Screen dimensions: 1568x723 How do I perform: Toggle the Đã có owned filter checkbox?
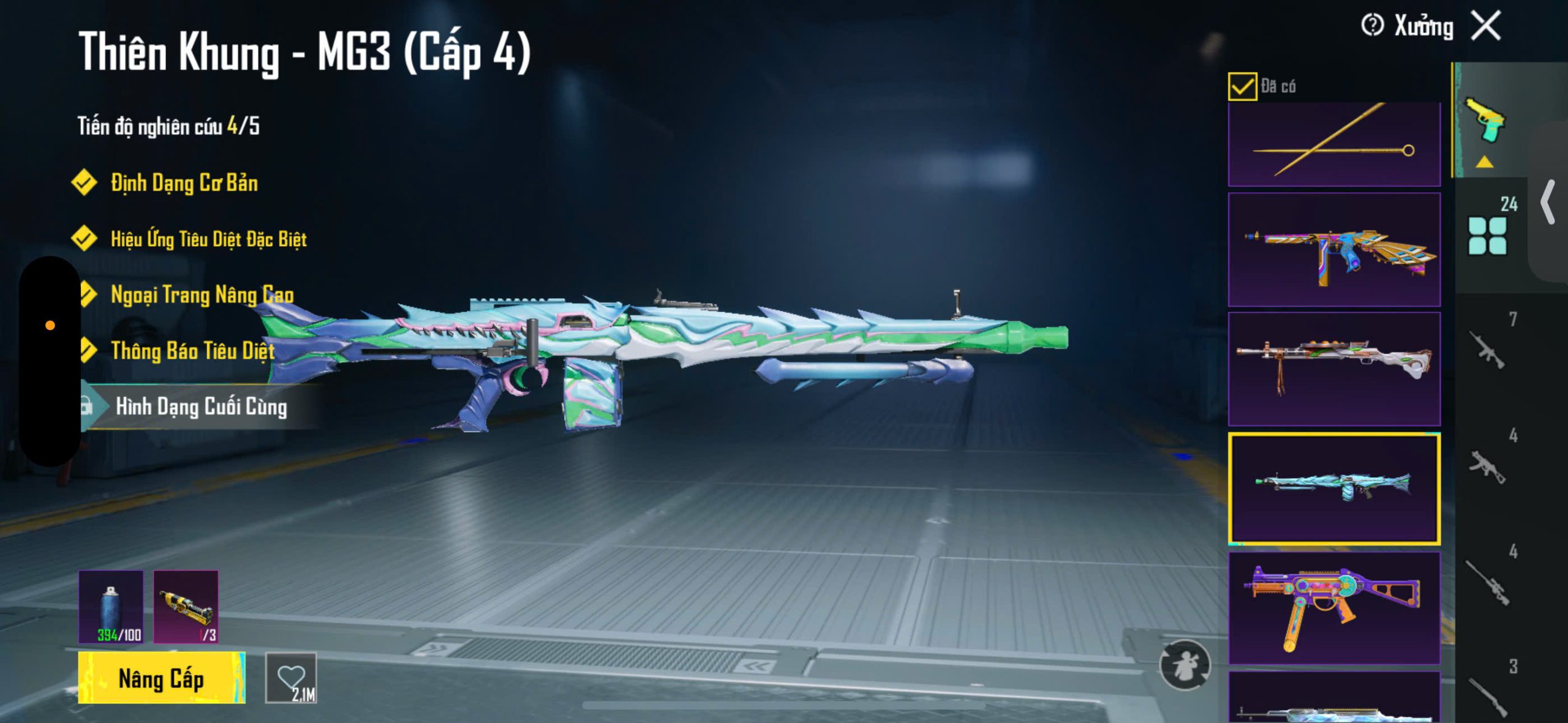pos(1242,86)
